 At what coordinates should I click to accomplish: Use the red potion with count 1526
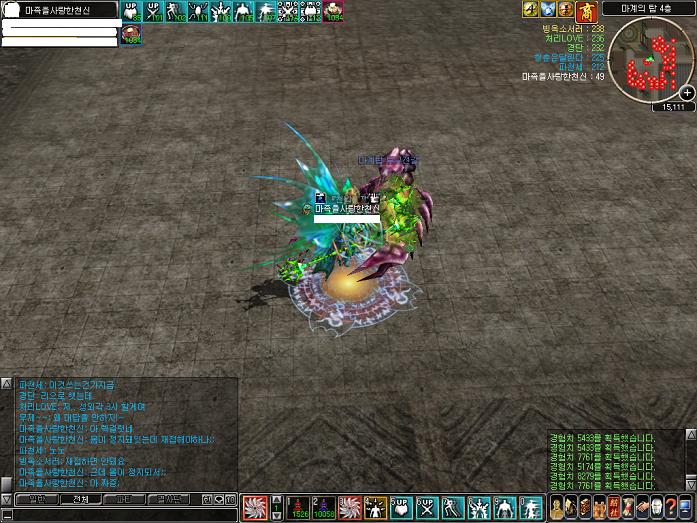click(x=298, y=507)
